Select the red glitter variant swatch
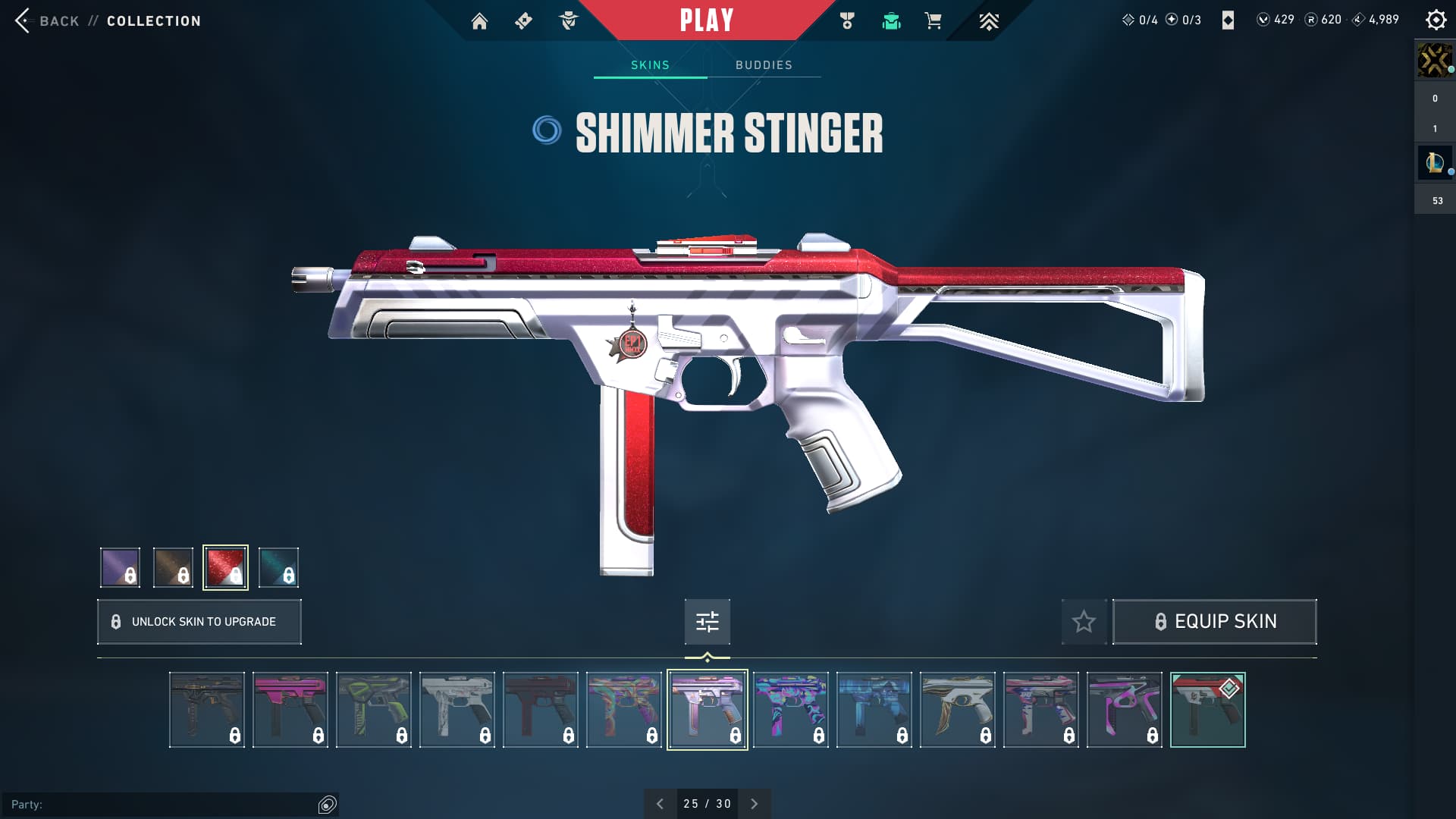This screenshot has height=819, width=1456. [225, 567]
